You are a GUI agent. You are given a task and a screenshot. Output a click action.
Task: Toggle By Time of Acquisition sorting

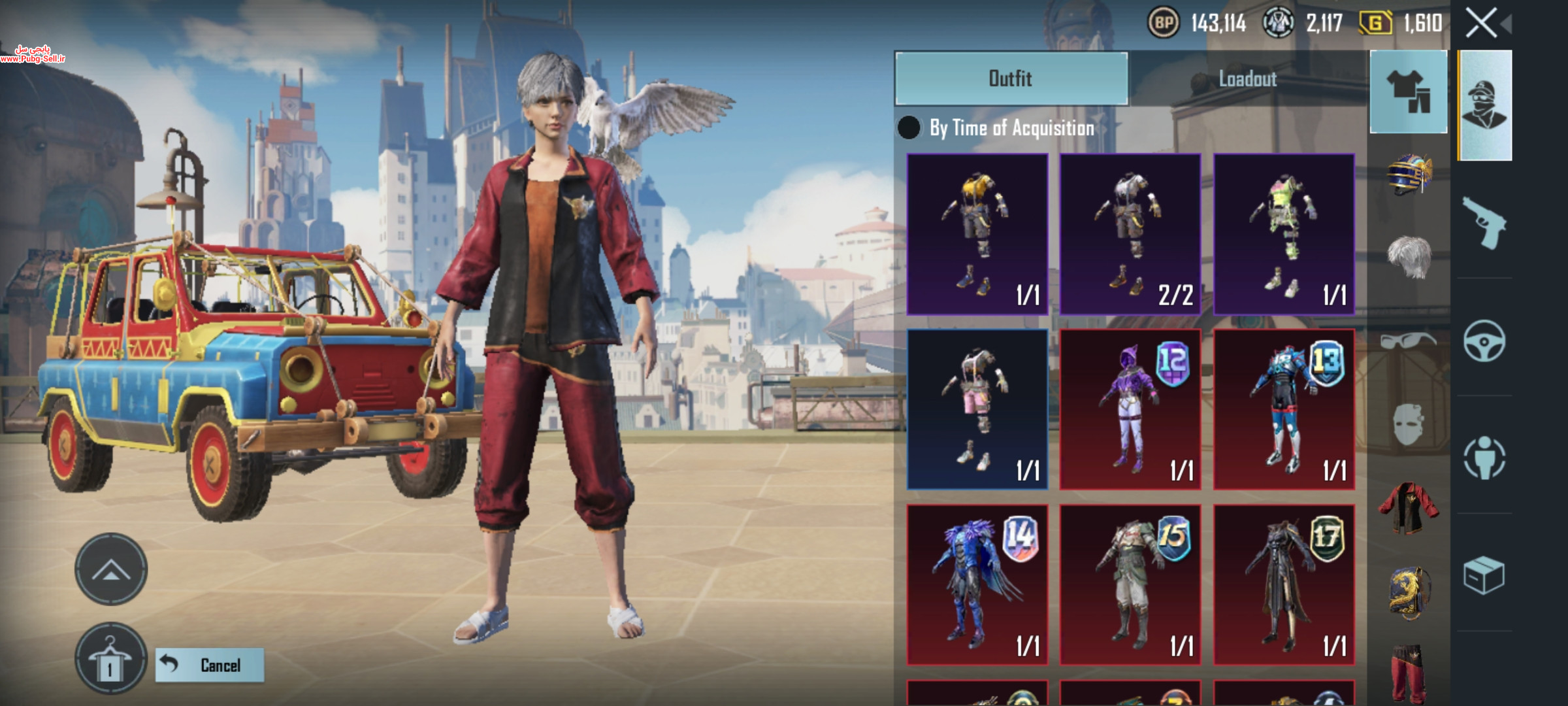[909, 128]
